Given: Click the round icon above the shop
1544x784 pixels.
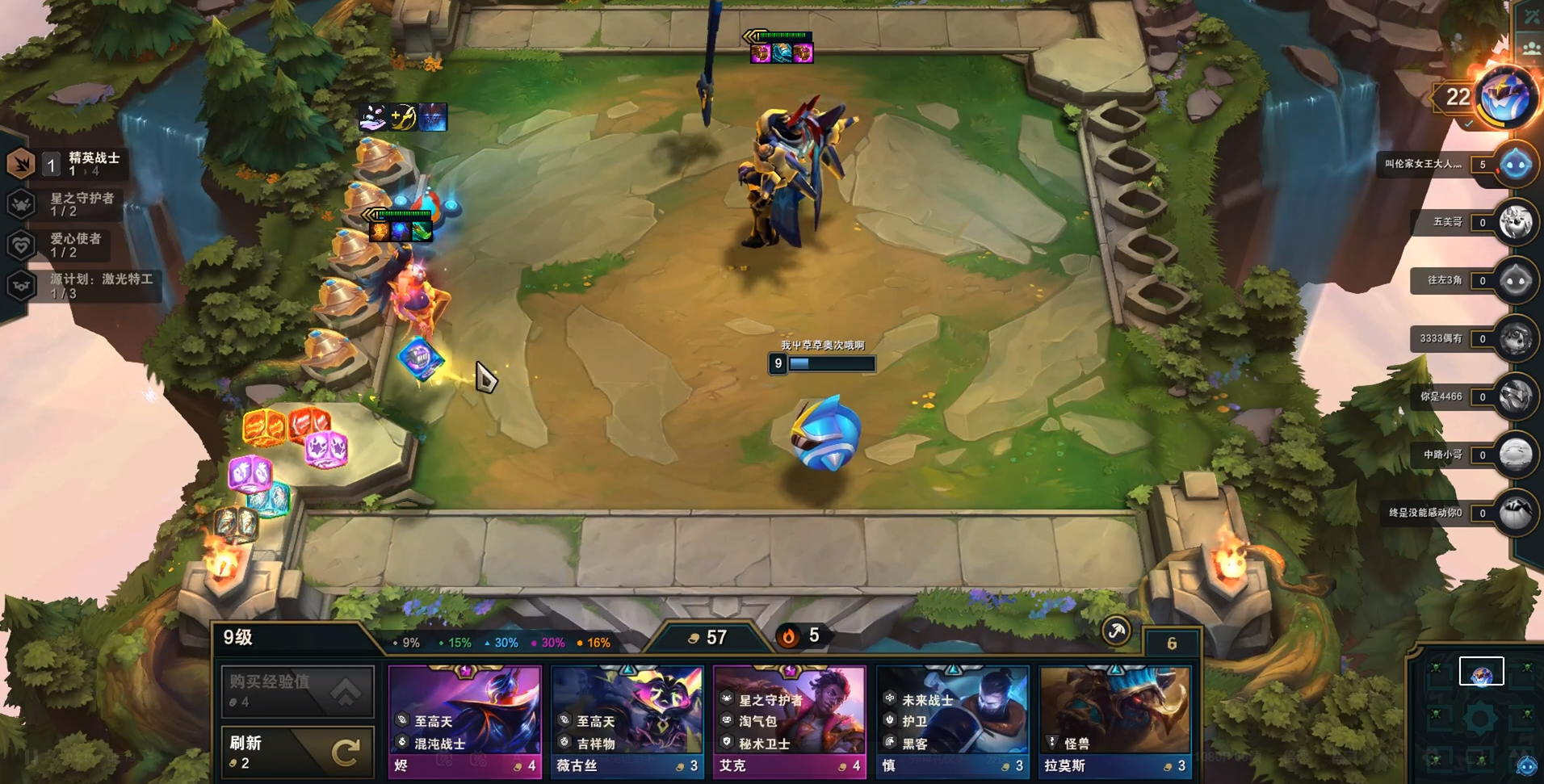Looking at the screenshot, I should pos(1117,631).
